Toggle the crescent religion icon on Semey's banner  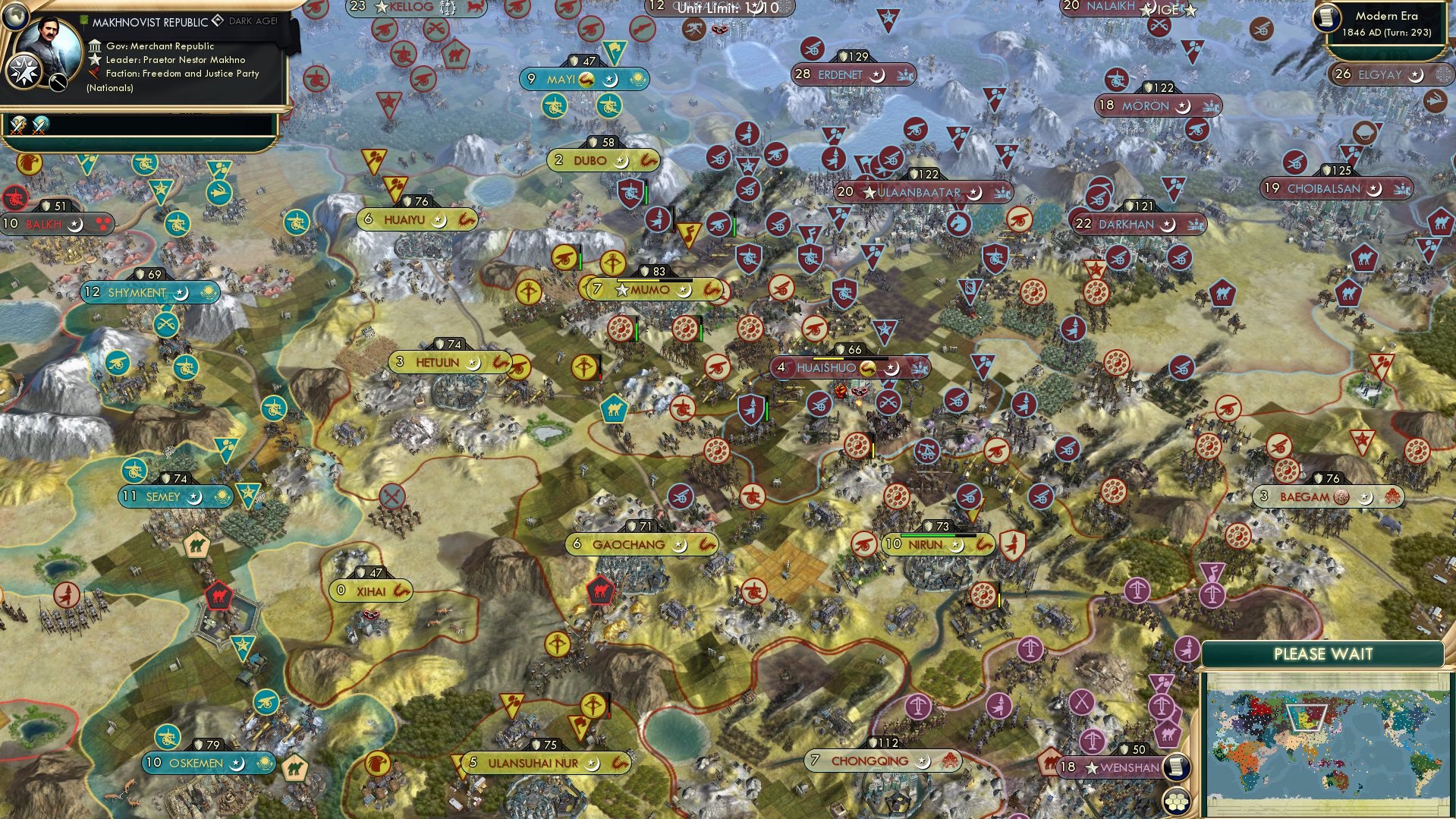[192, 496]
